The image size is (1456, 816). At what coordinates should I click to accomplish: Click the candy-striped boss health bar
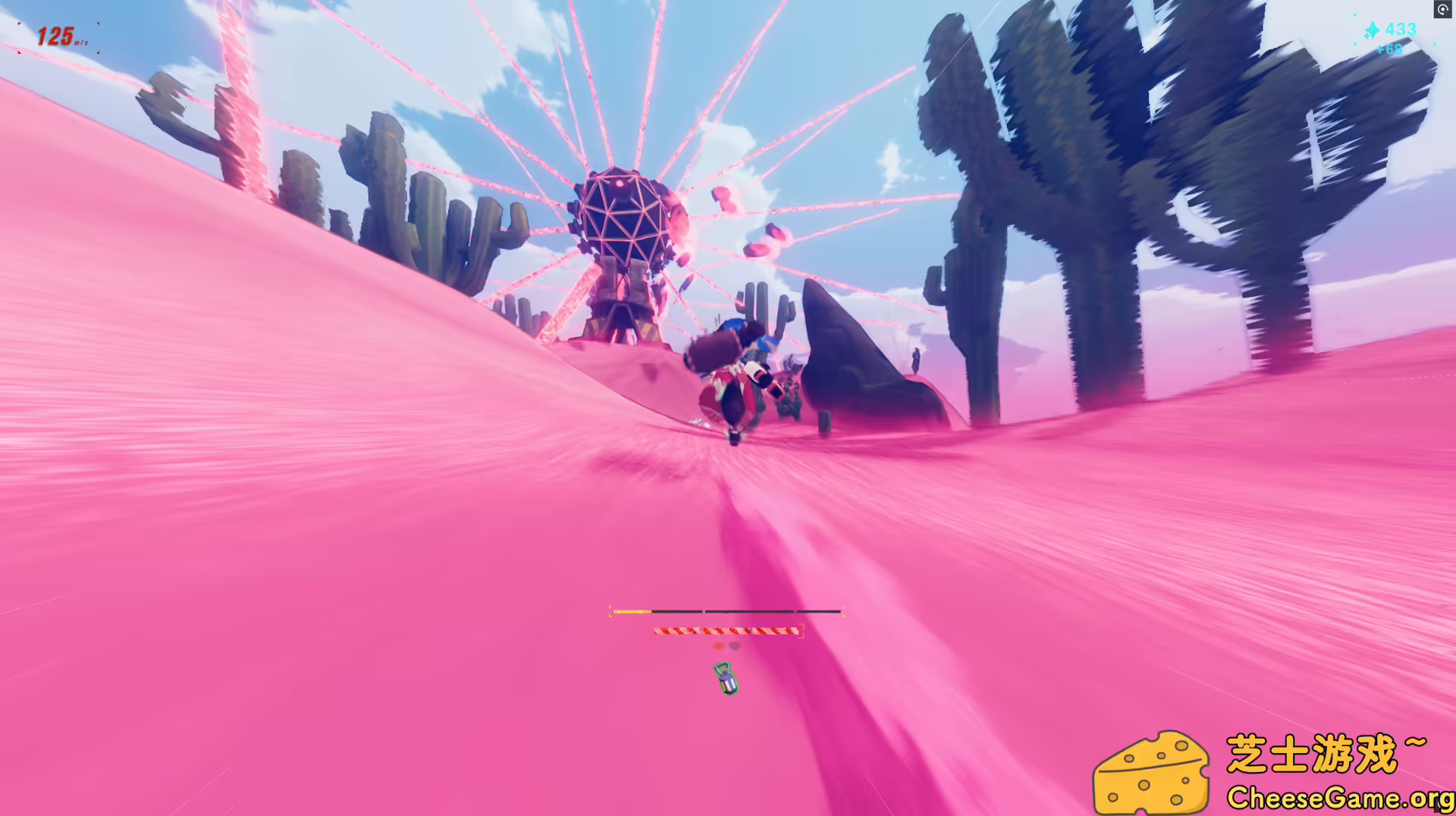click(724, 631)
